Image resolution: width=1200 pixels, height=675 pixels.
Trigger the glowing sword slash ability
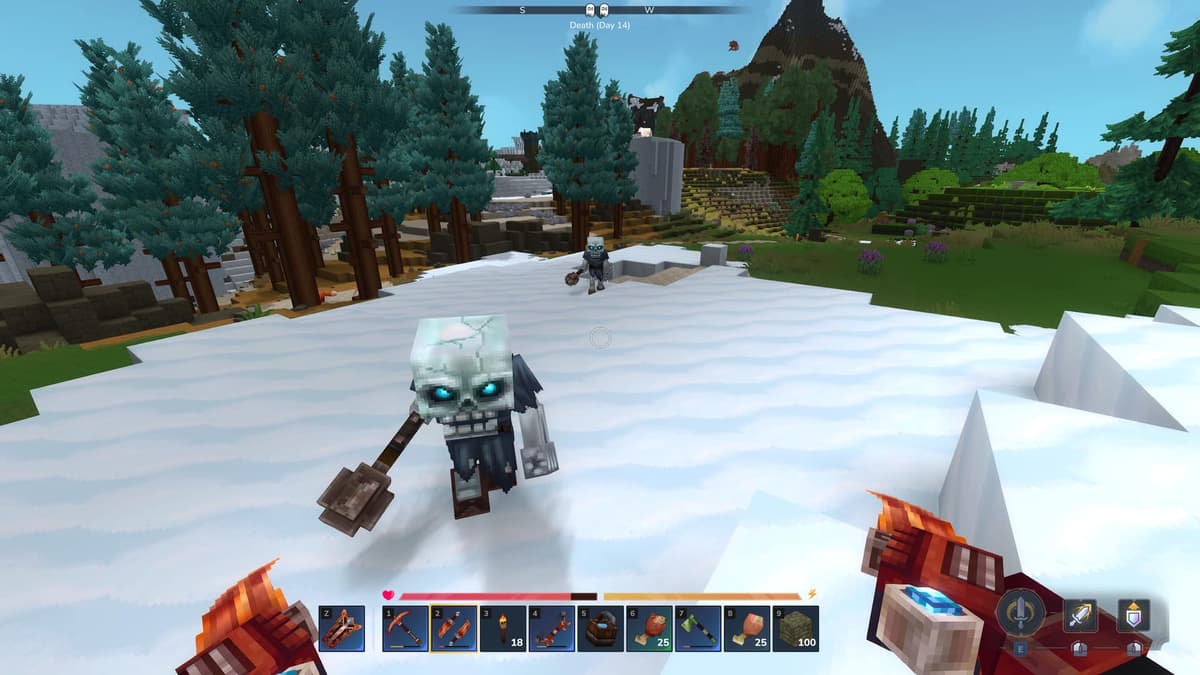click(1080, 615)
